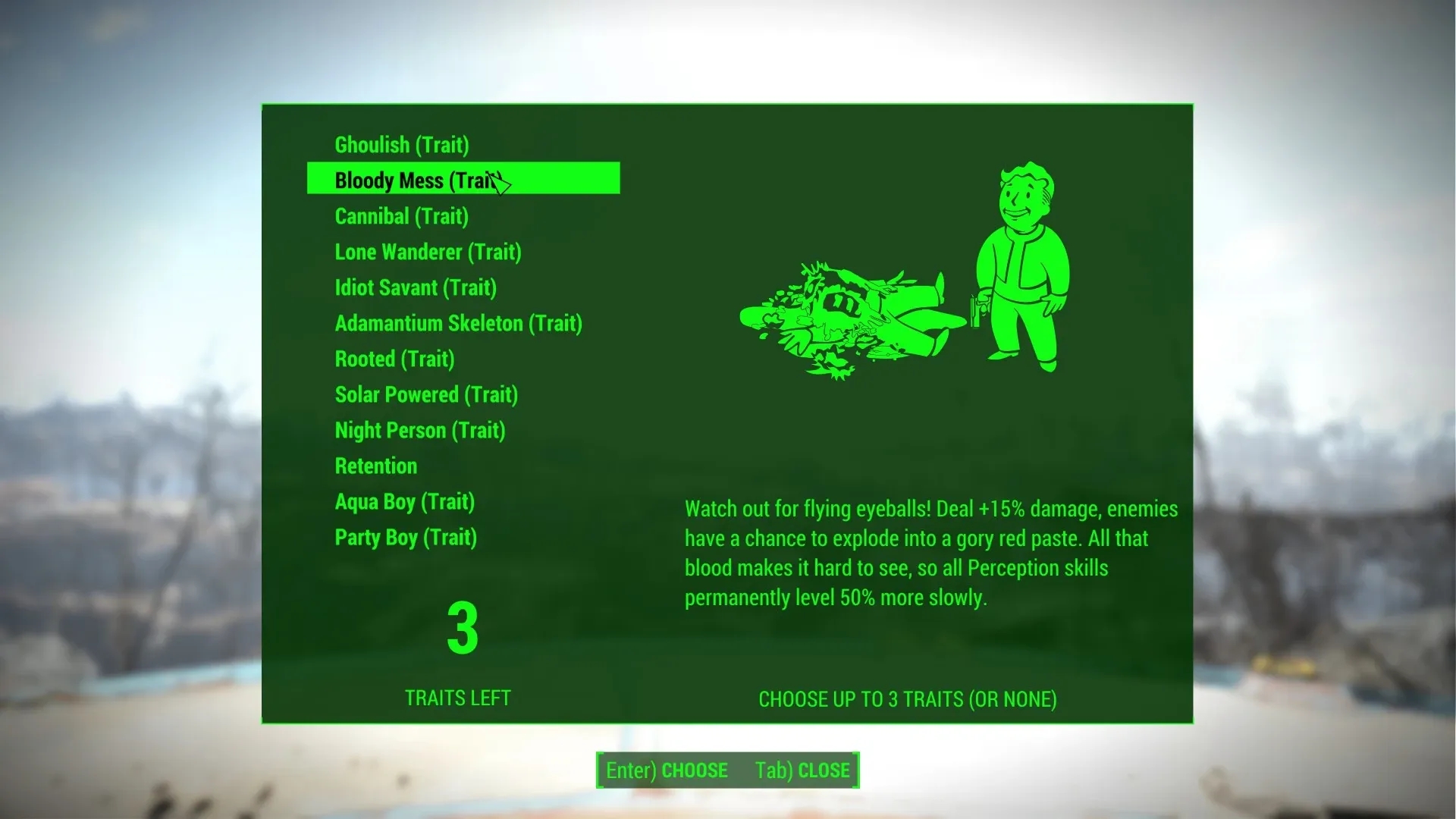Pick the Rooted trait
1456x819 pixels.
coord(394,359)
